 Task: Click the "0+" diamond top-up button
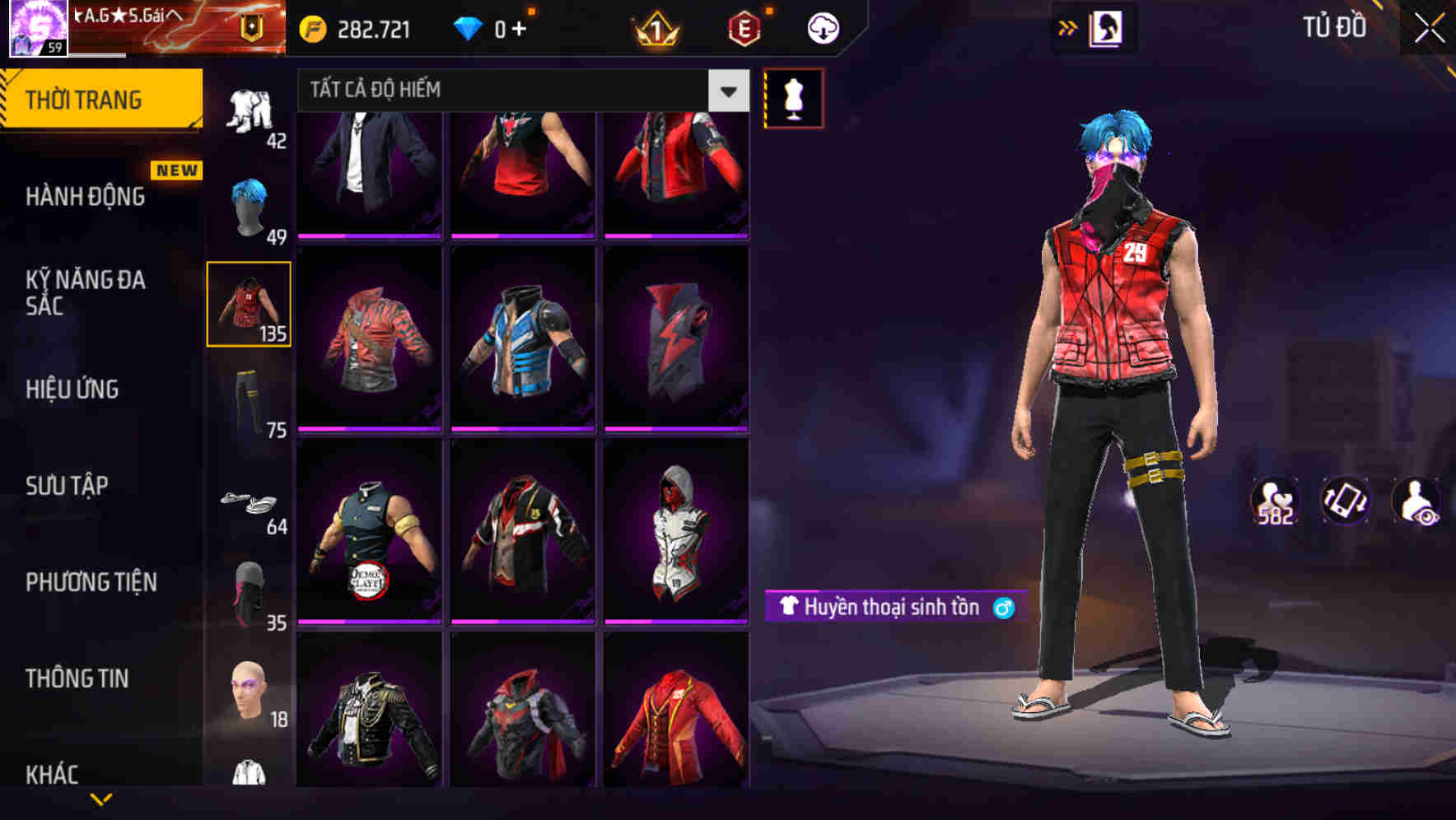coord(494,27)
